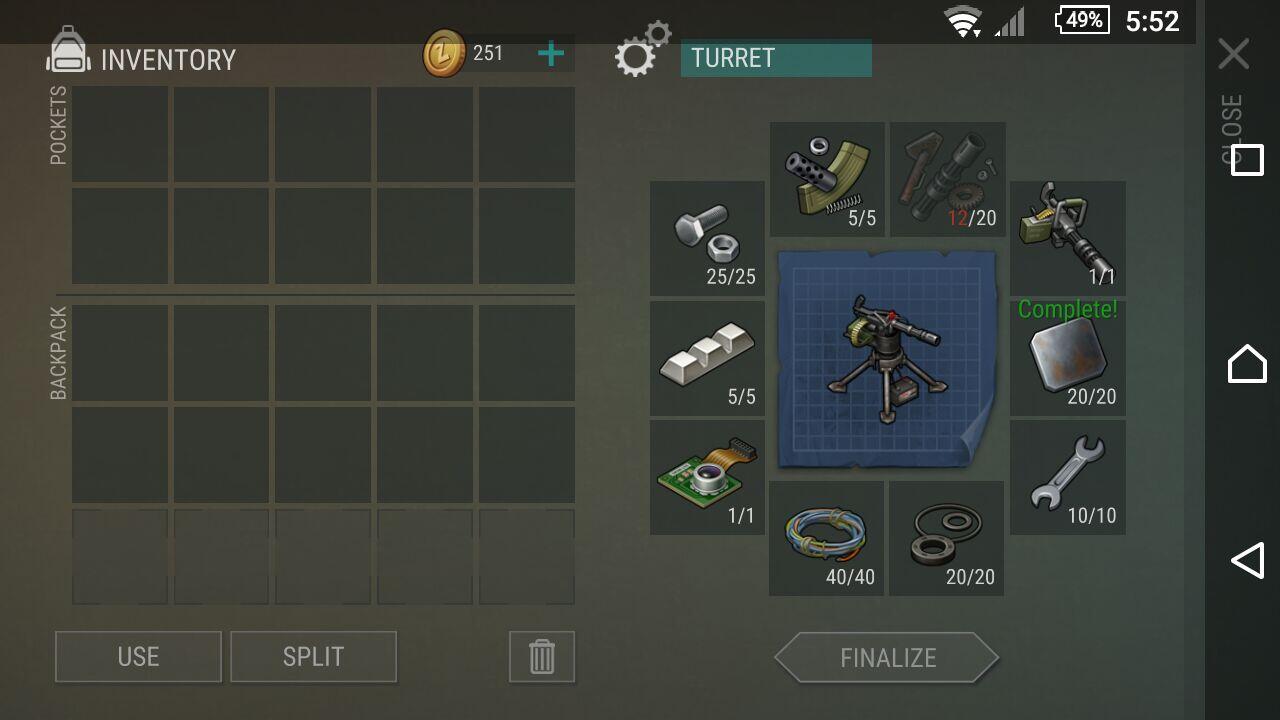1280x720 pixels.
Task: Tap the Android back navigation arrow
Action: (1247, 561)
